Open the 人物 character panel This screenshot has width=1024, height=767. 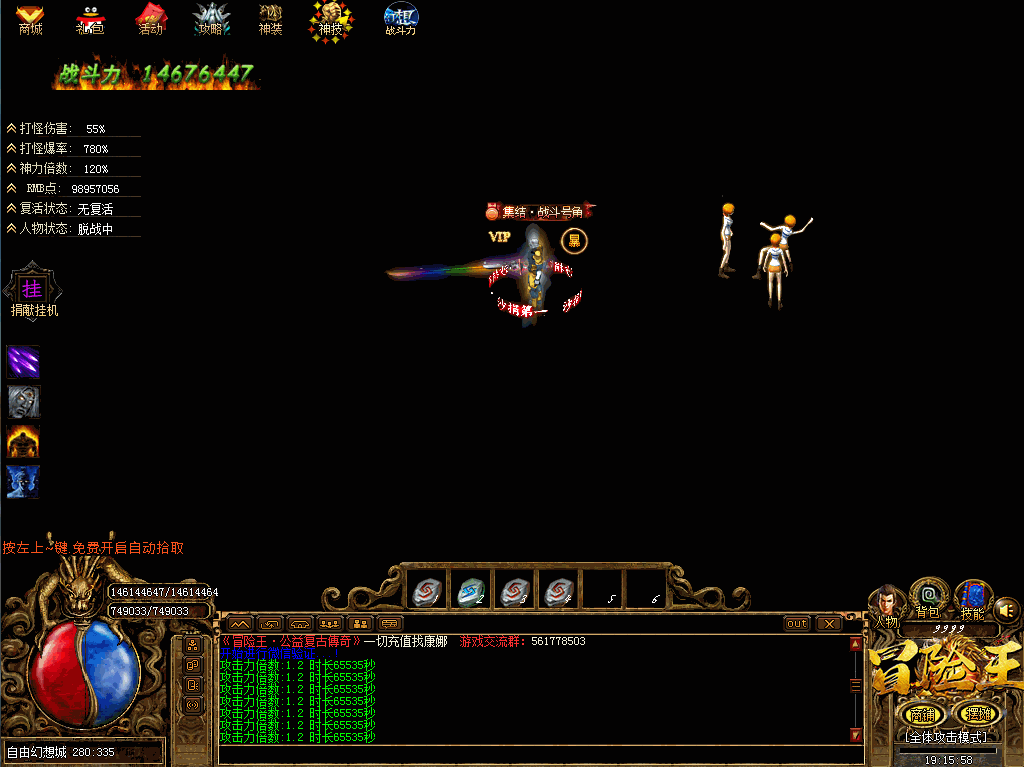887,605
